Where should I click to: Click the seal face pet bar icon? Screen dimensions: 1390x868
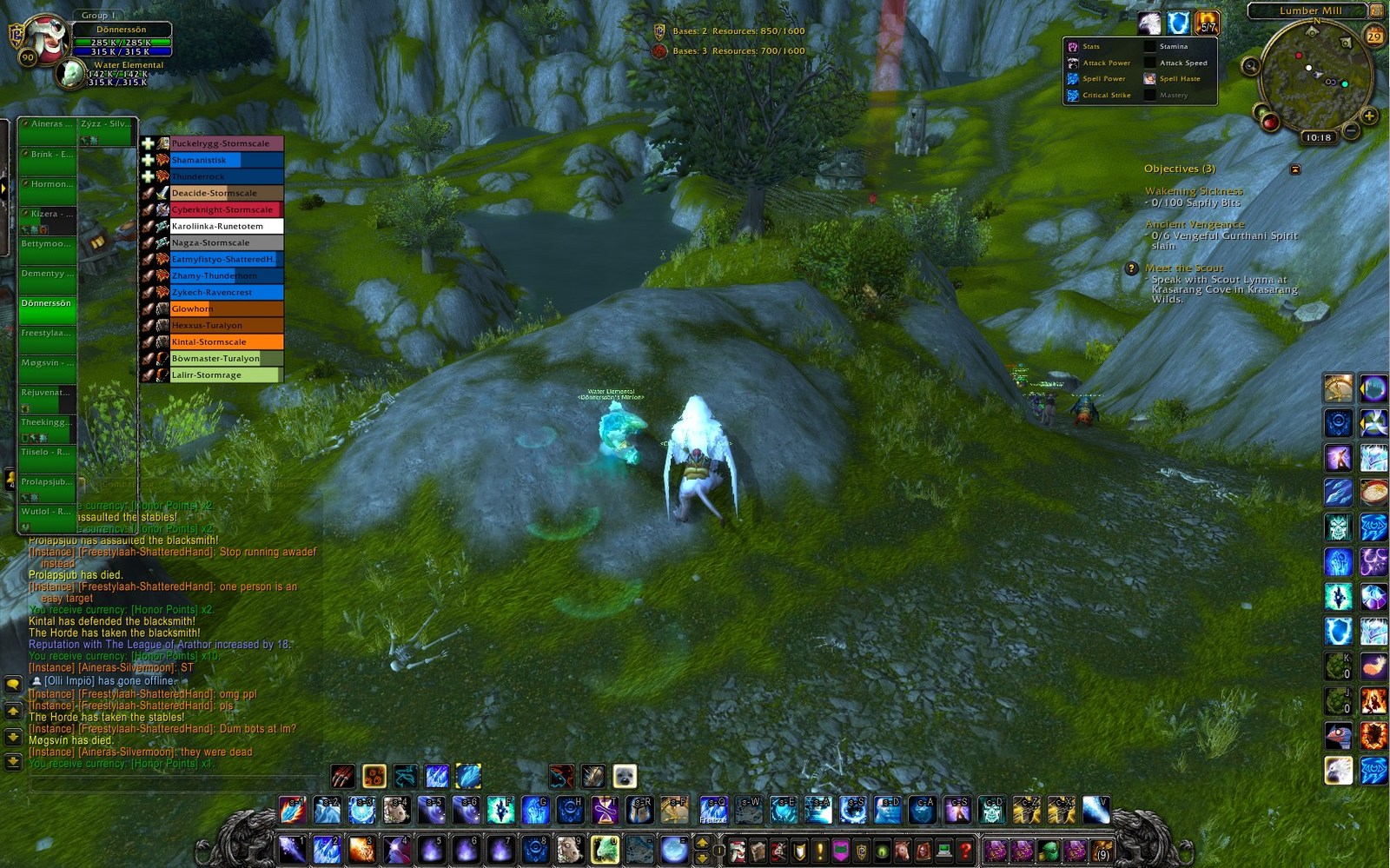[x=625, y=776]
